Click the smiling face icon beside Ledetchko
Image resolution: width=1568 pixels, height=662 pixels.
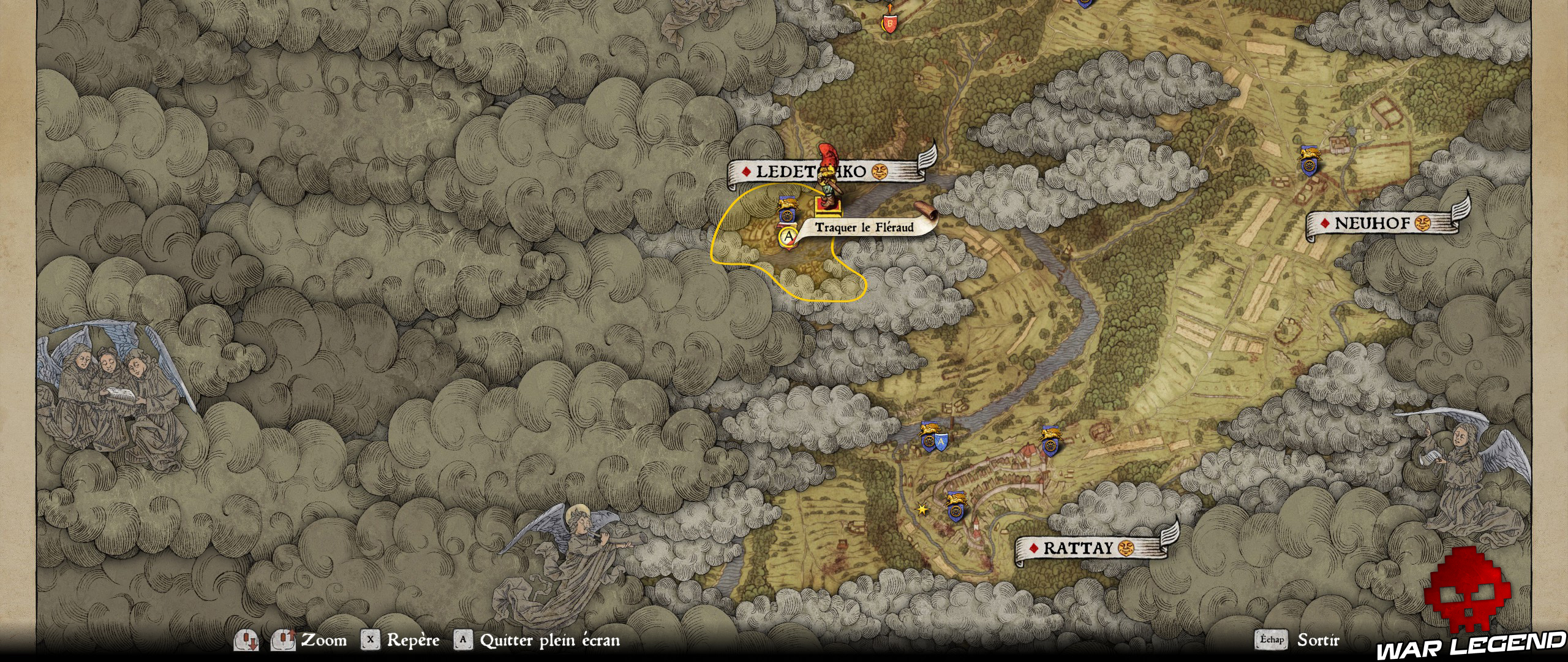[x=879, y=172]
